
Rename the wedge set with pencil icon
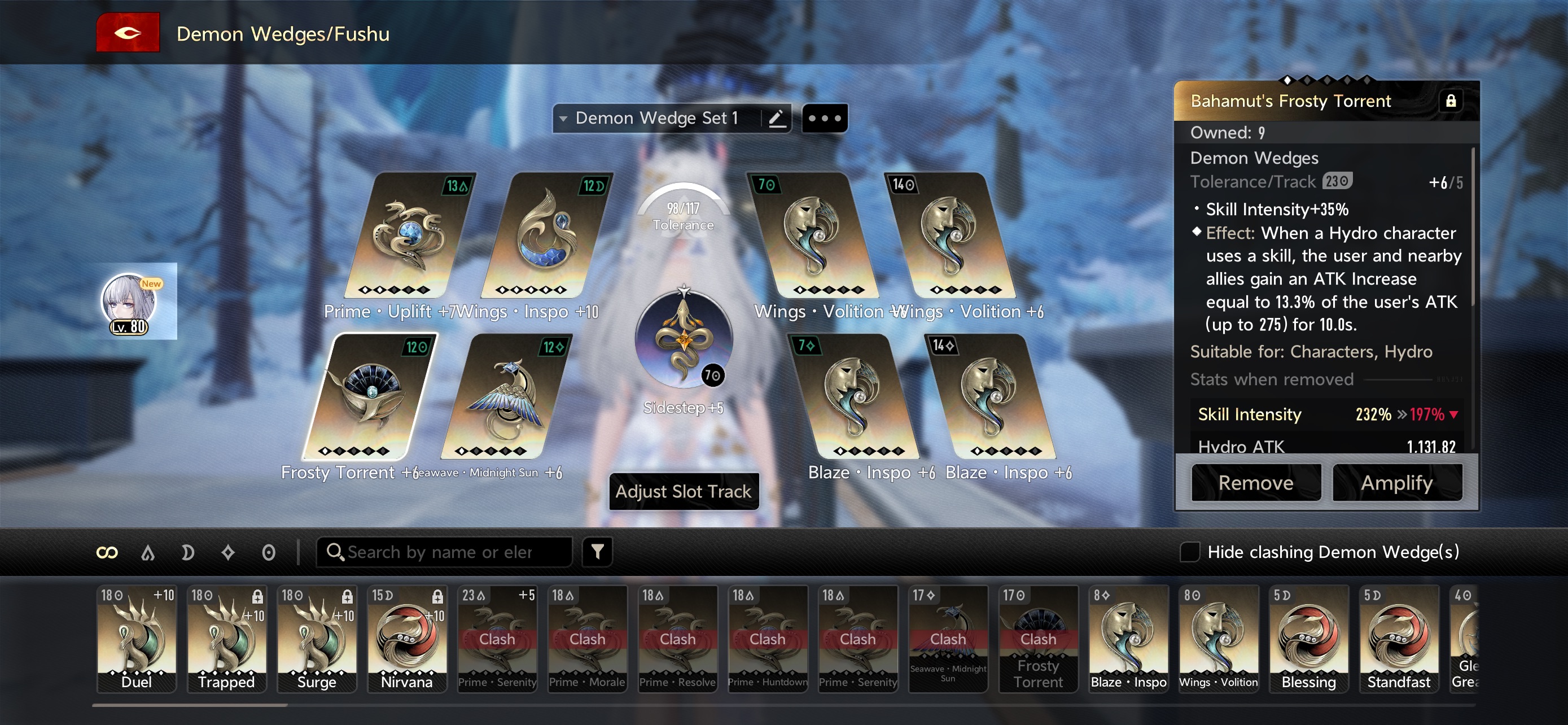click(x=776, y=118)
